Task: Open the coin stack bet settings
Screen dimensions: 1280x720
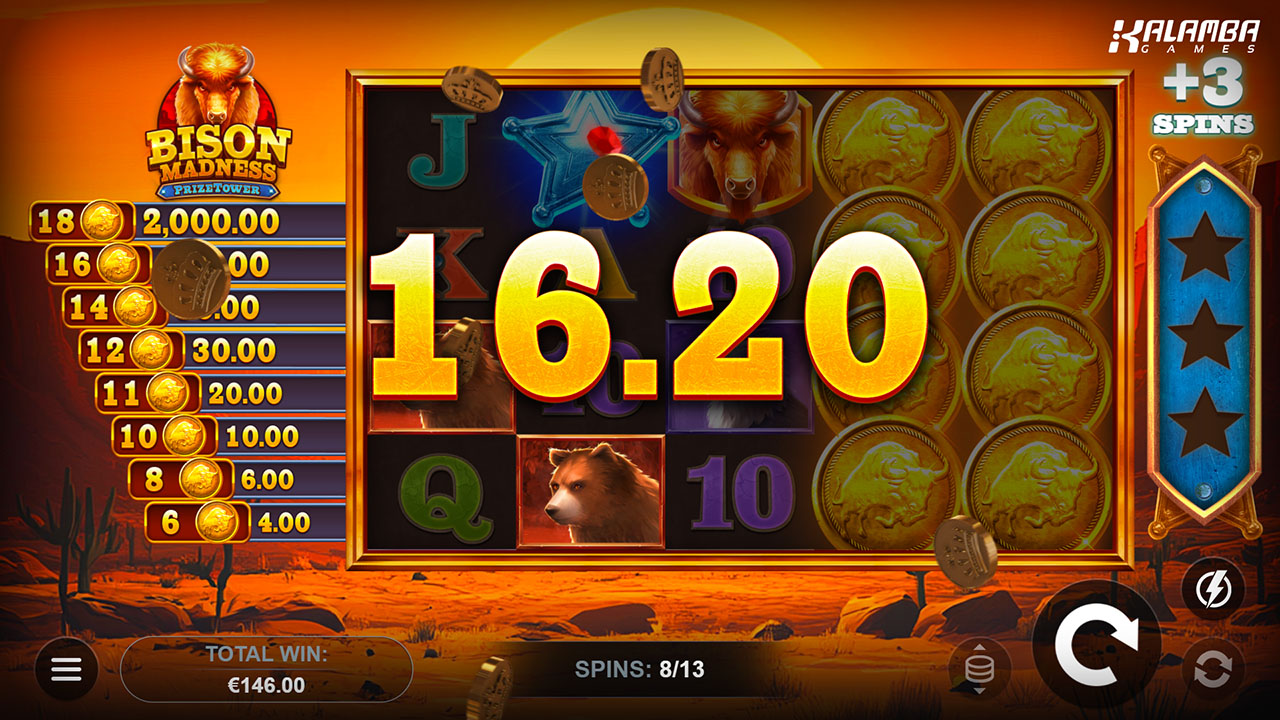Action: (x=980, y=669)
